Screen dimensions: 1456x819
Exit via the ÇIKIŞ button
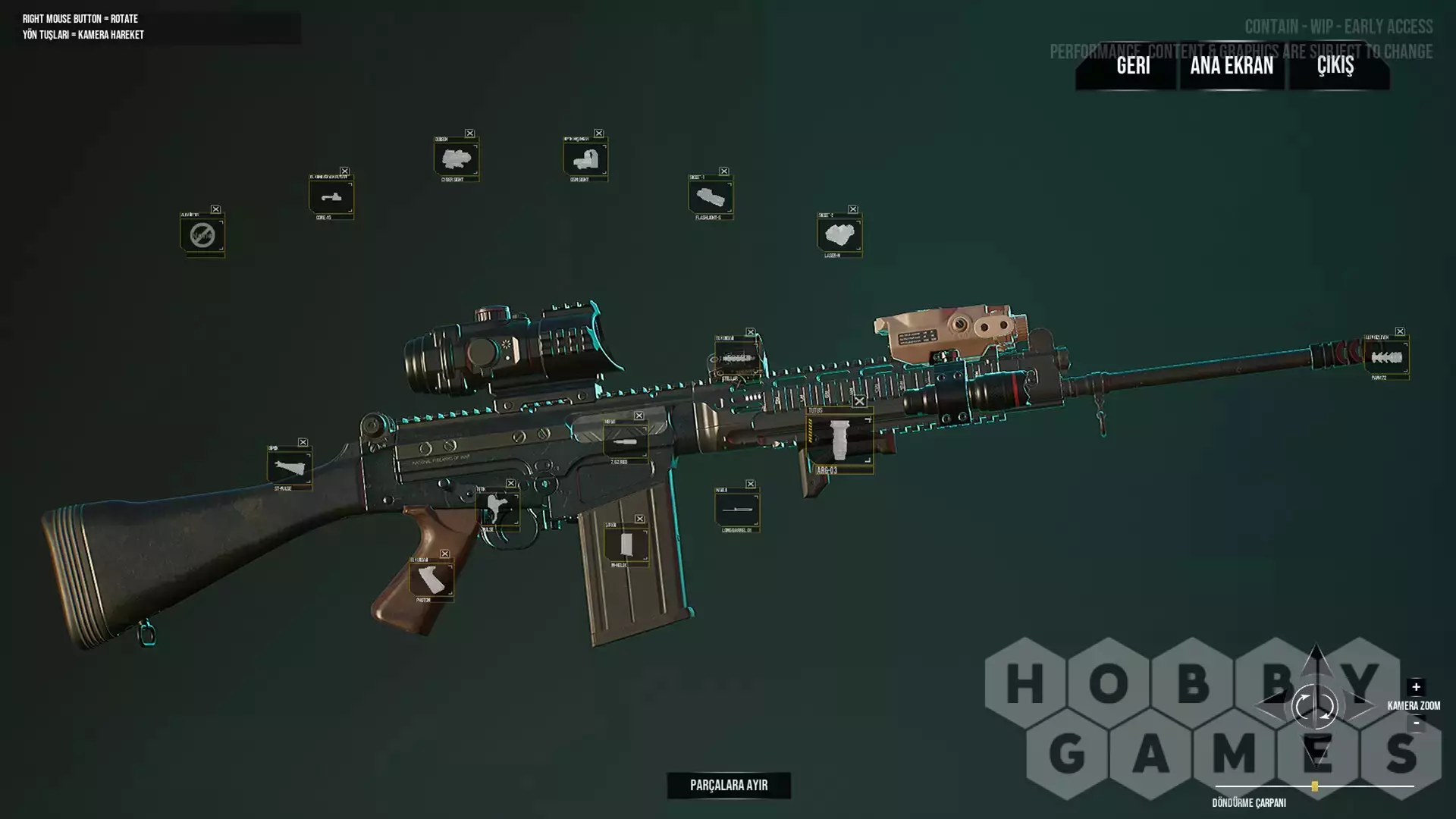pyautogui.click(x=1335, y=66)
